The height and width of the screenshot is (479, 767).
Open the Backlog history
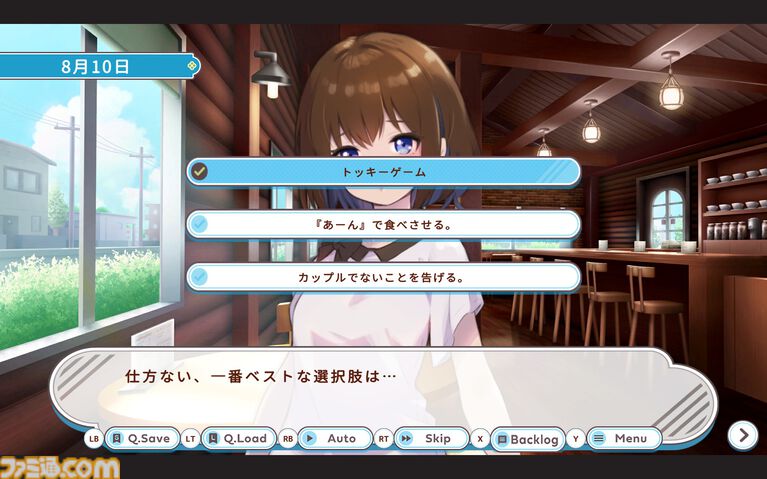pyautogui.click(x=527, y=439)
